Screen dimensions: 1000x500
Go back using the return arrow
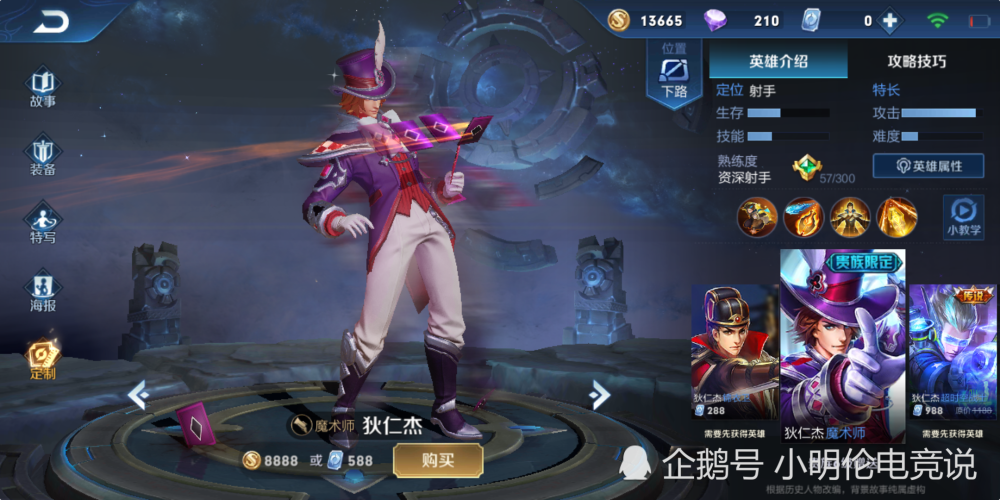51,20
